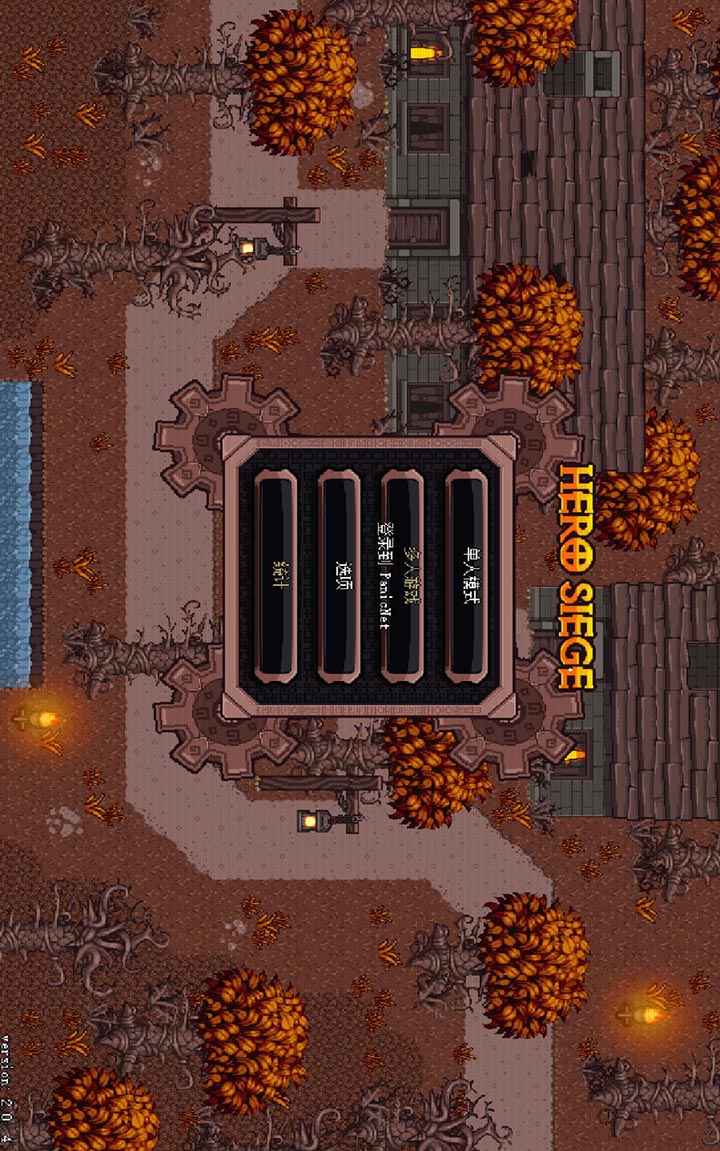
Task: Open the 选项 options menu
Action: click(339, 577)
